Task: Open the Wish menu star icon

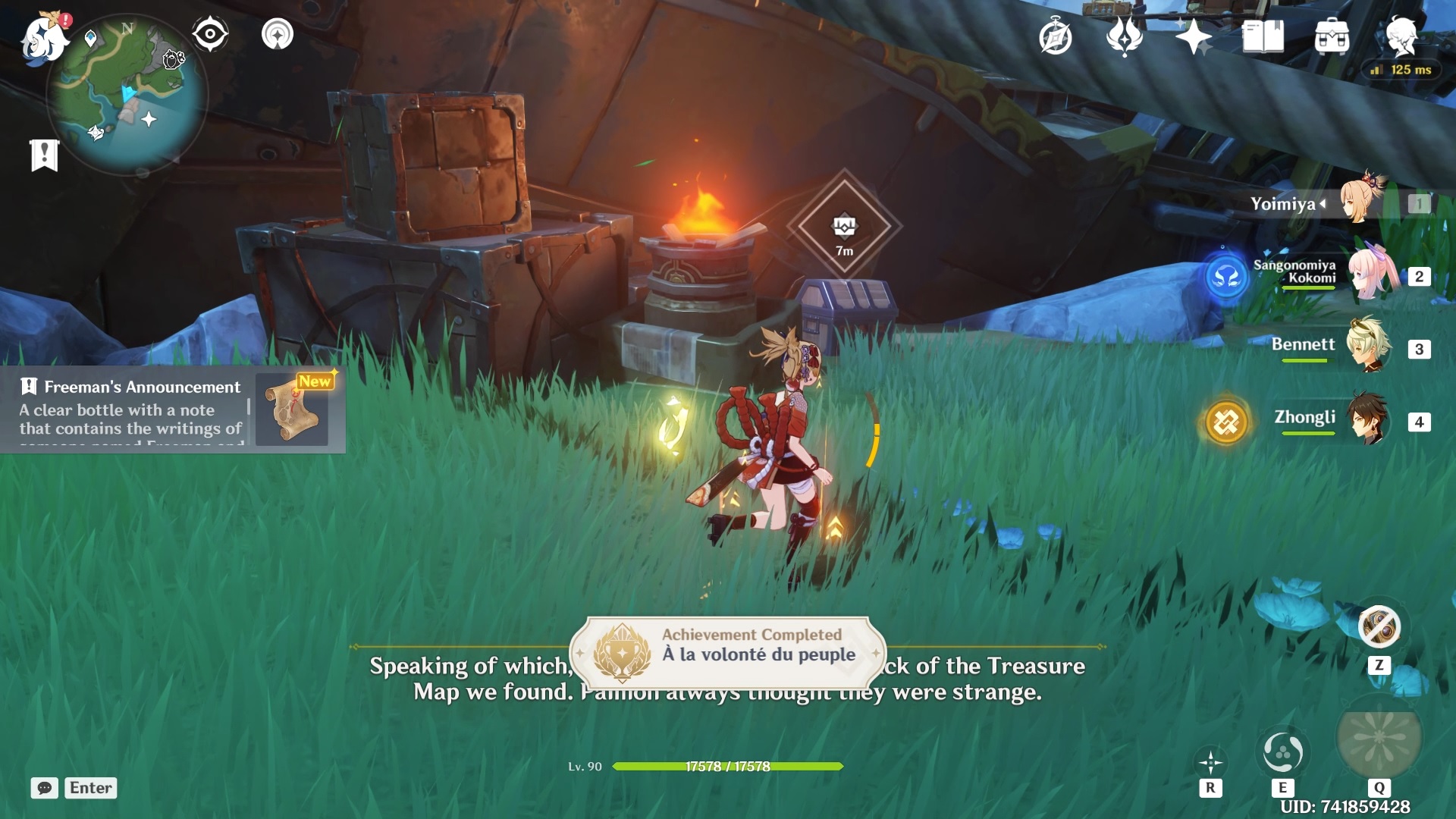Action: [x=1195, y=36]
